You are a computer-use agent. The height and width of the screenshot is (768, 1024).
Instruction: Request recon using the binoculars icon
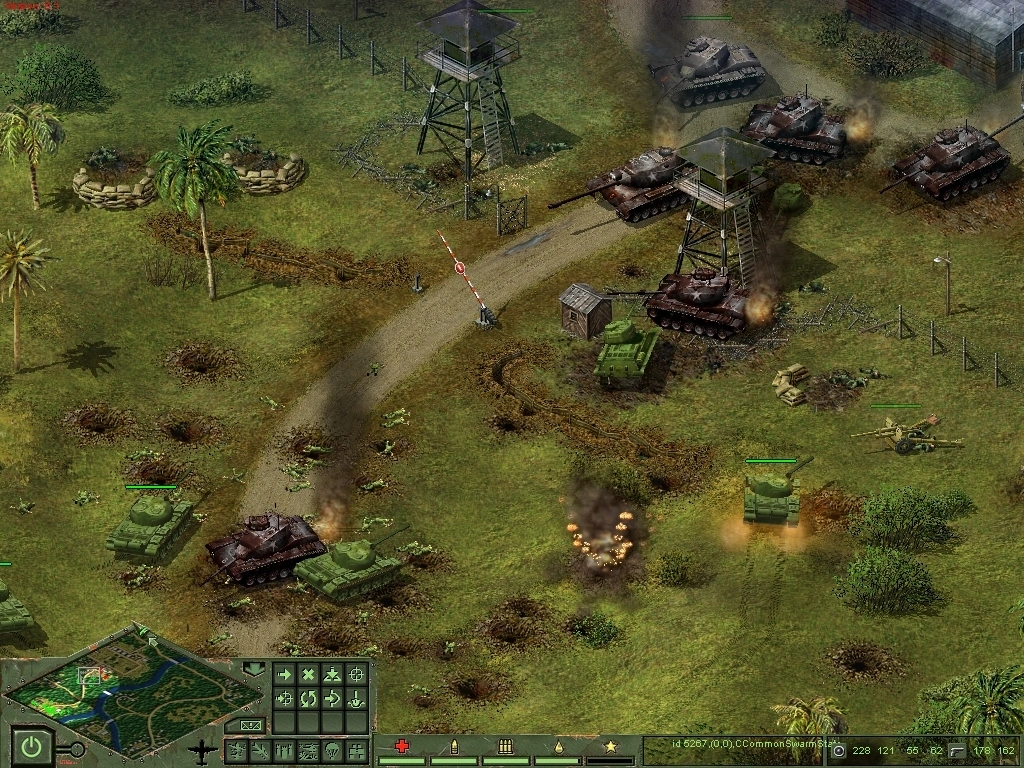coord(356,750)
